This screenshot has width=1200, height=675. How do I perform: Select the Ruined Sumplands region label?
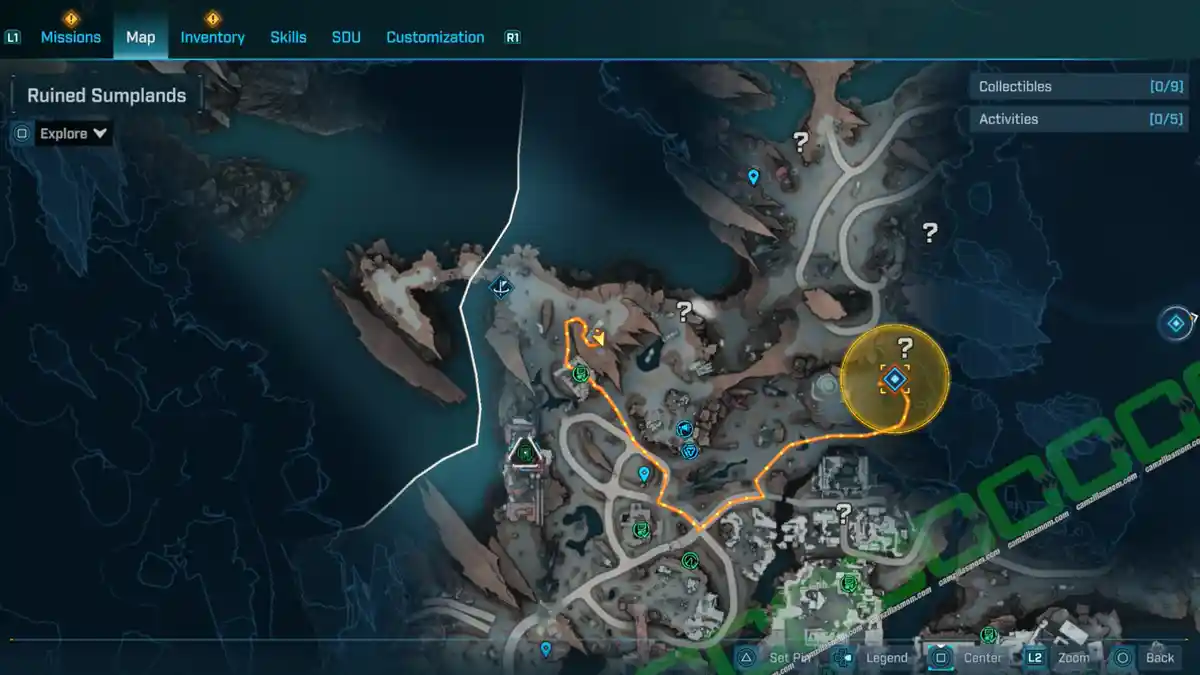click(x=106, y=96)
